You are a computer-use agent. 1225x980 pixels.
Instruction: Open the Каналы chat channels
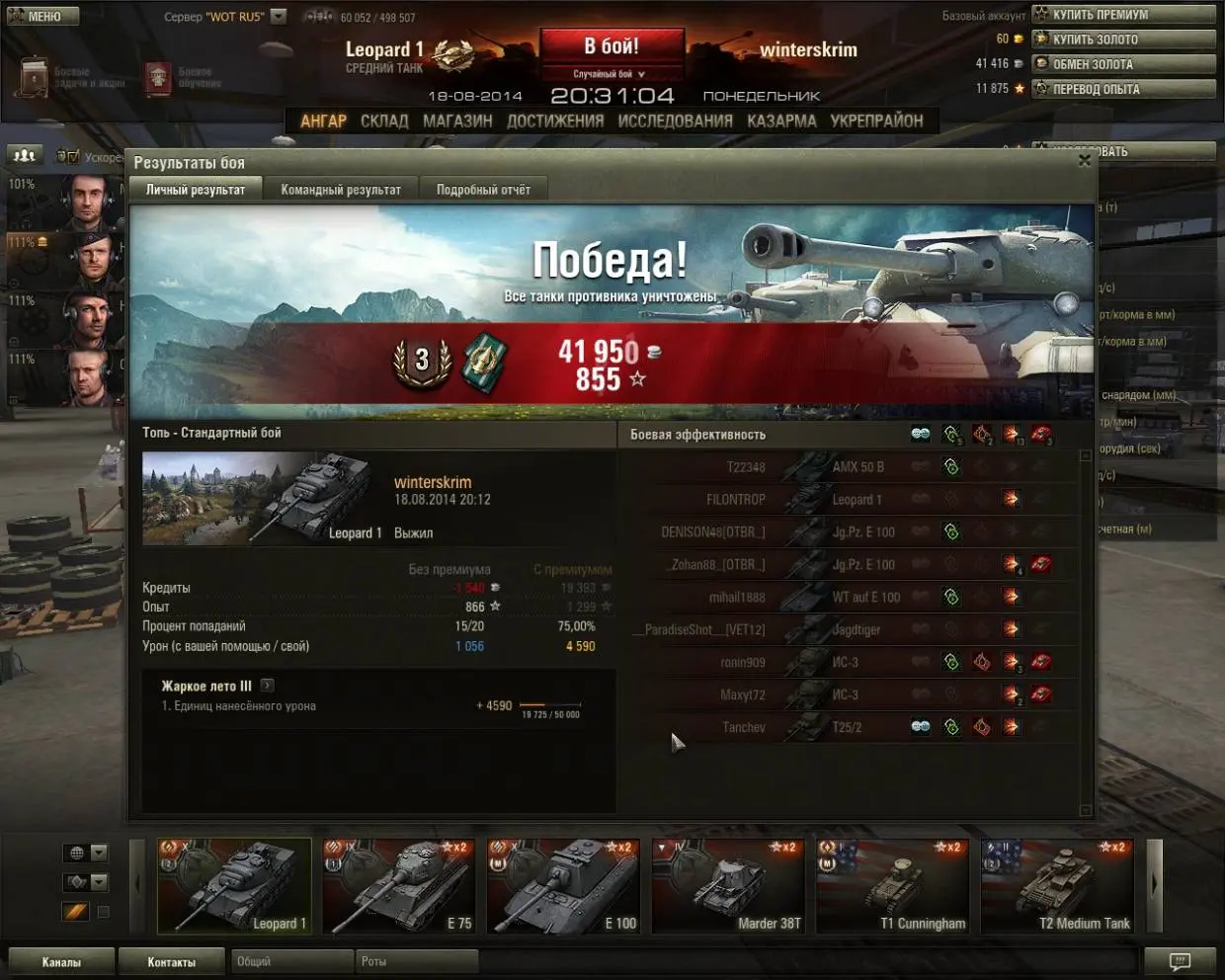61,961
